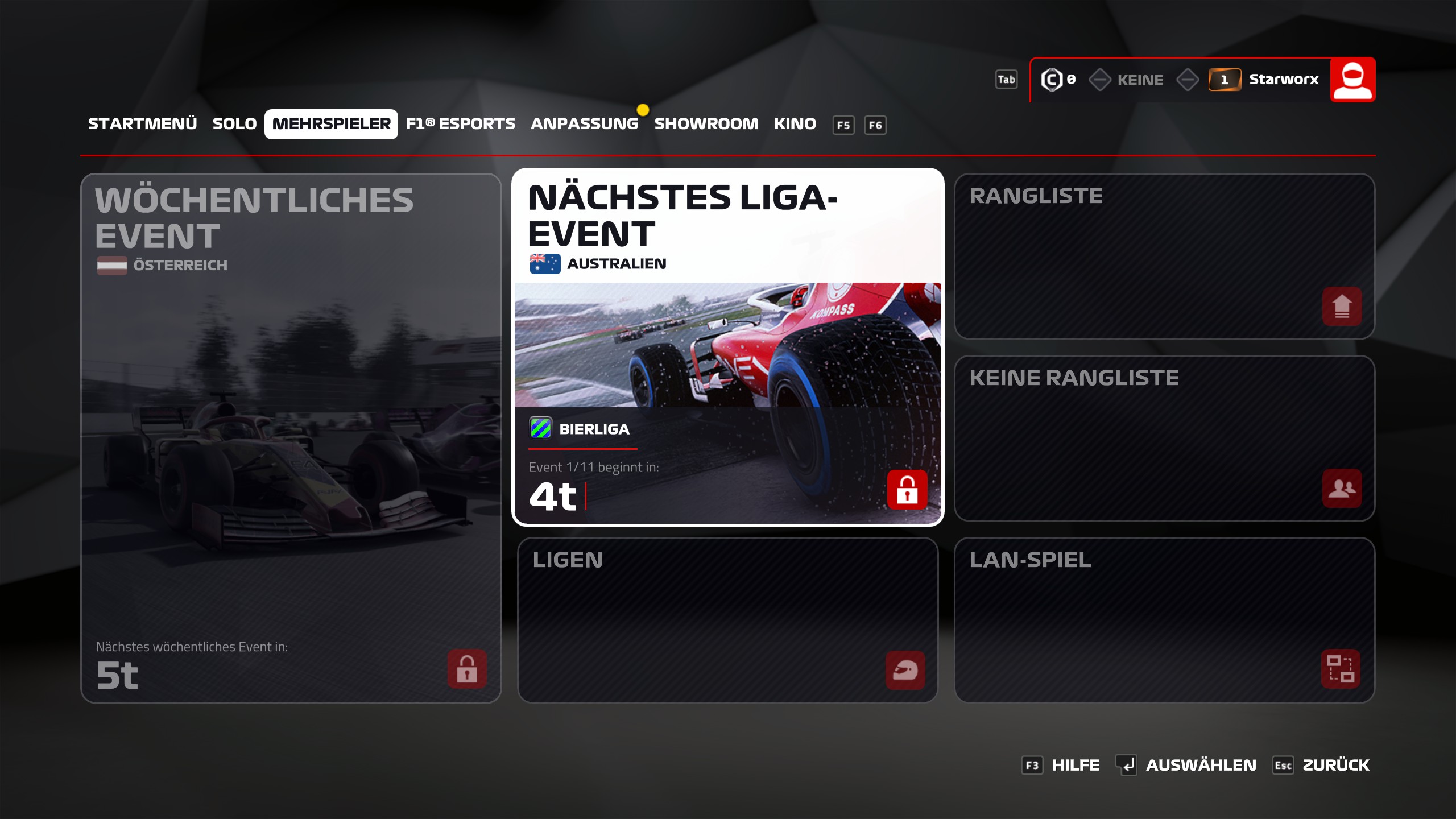Go to the F1 Esports tab

click(460, 124)
